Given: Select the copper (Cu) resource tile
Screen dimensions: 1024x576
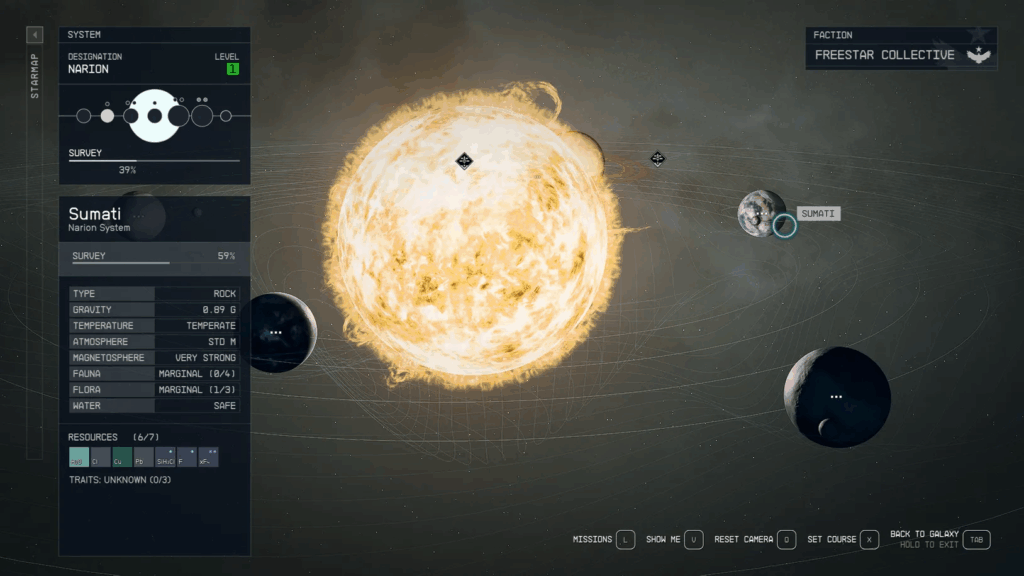Looking at the screenshot, I should [x=122, y=458].
